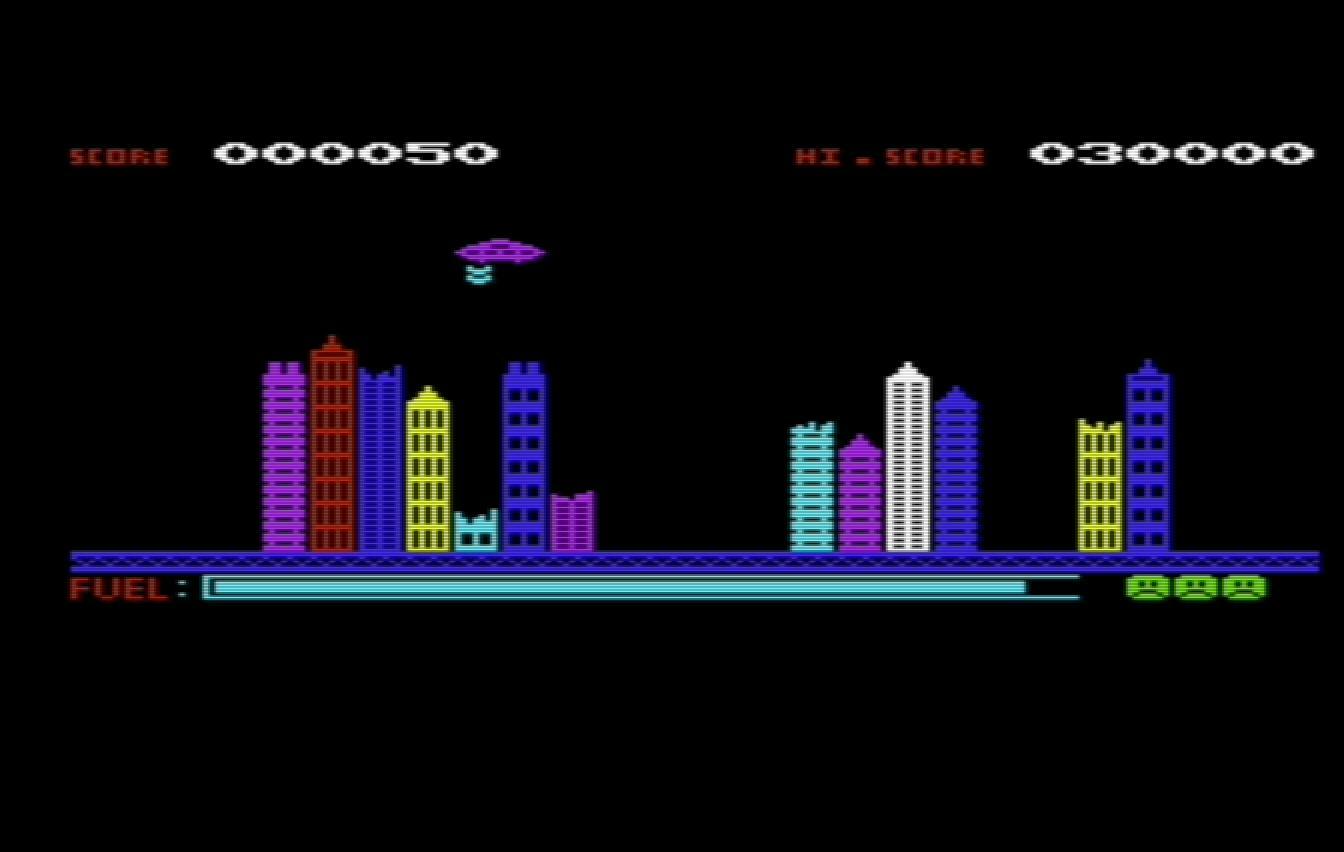Click the SCORE label in red text

pyautogui.click(x=120, y=156)
